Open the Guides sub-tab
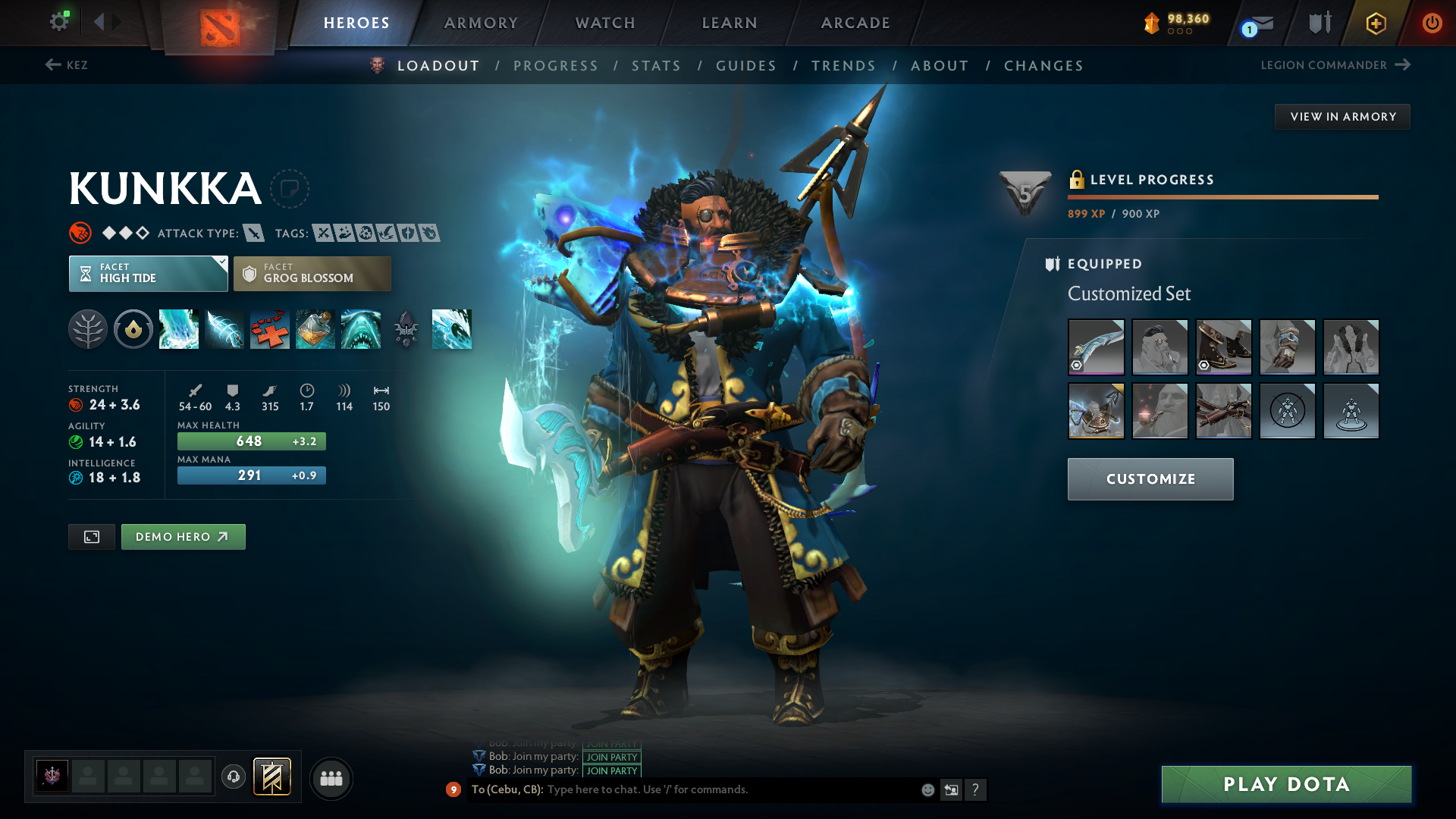This screenshot has height=819, width=1456. point(746,66)
